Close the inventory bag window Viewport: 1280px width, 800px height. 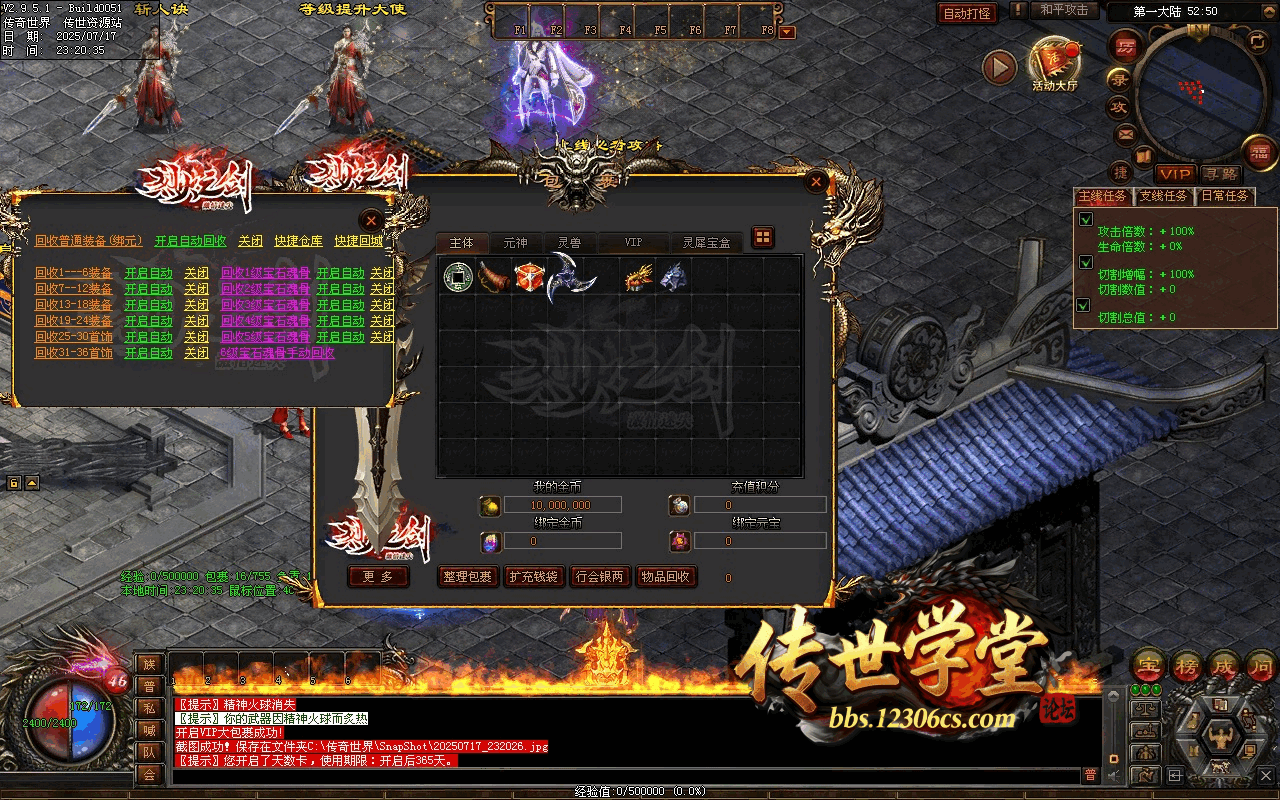click(817, 182)
